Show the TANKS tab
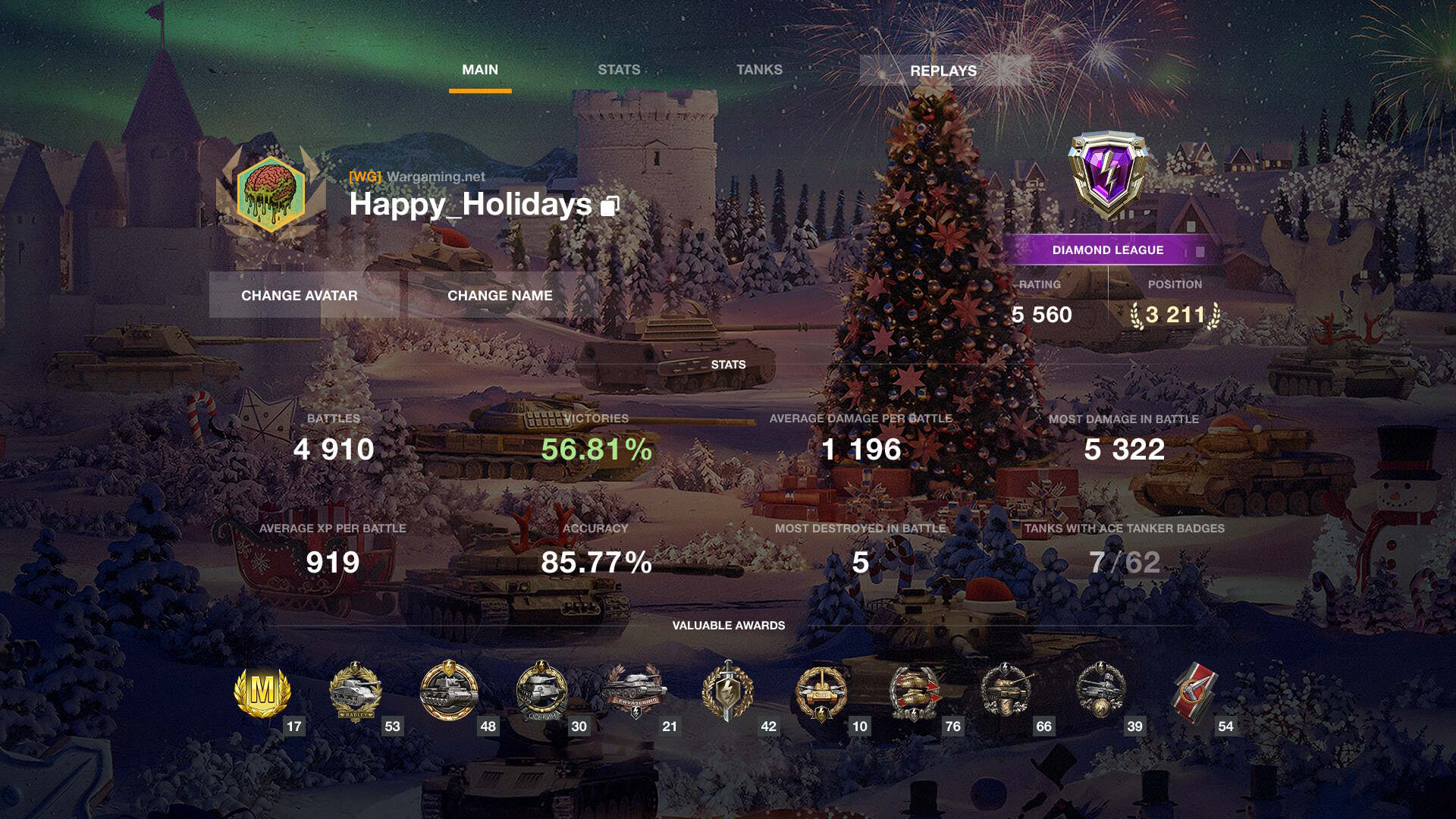Viewport: 1456px width, 819px height. click(x=759, y=70)
